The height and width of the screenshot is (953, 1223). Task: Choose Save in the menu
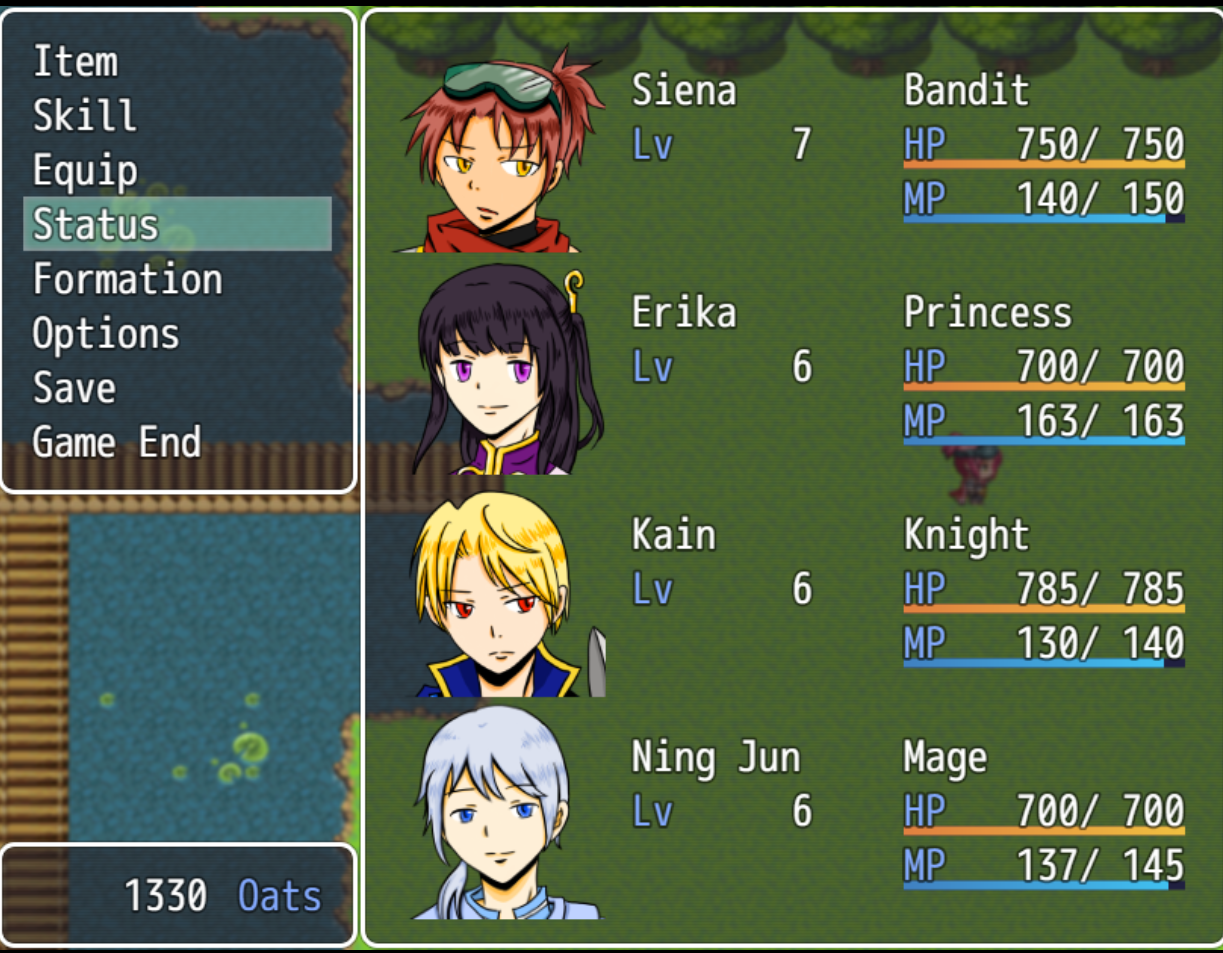pyautogui.click(x=74, y=388)
